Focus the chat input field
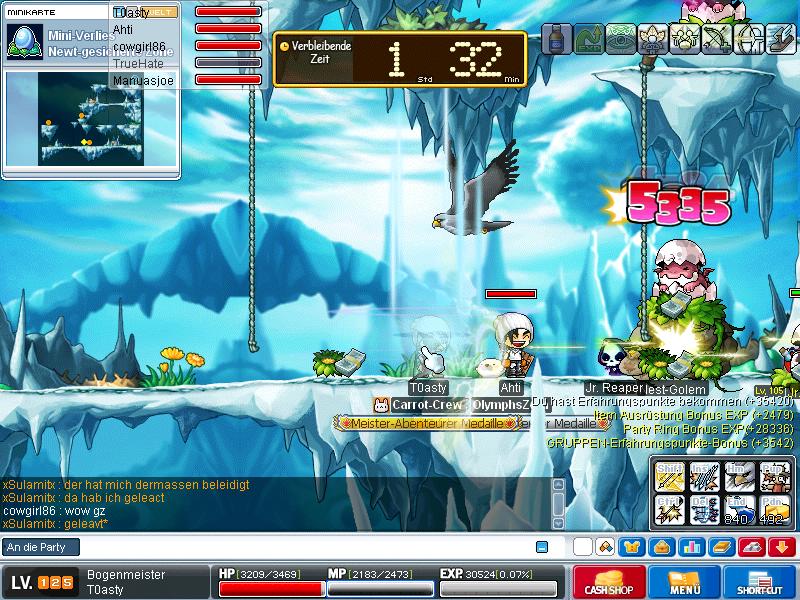This screenshot has height=600, width=800. pyautogui.click(x=300, y=547)
